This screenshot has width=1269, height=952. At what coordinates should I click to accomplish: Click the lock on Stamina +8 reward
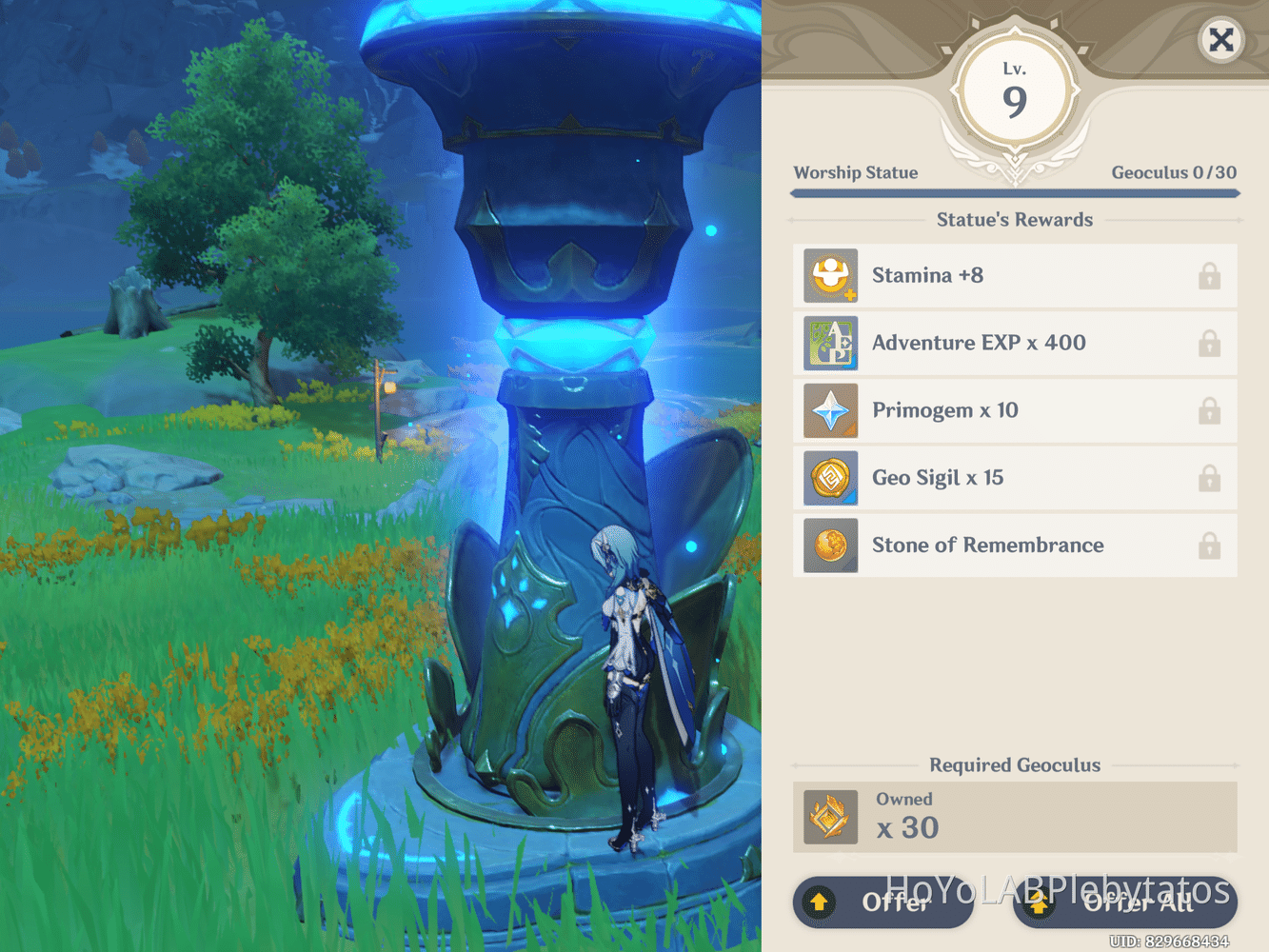[x=1209, y=276]
